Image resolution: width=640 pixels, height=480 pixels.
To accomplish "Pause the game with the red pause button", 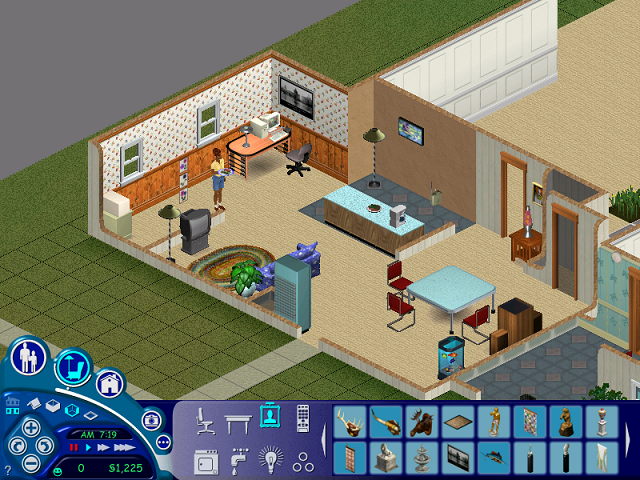I will [x=74, y=447].
